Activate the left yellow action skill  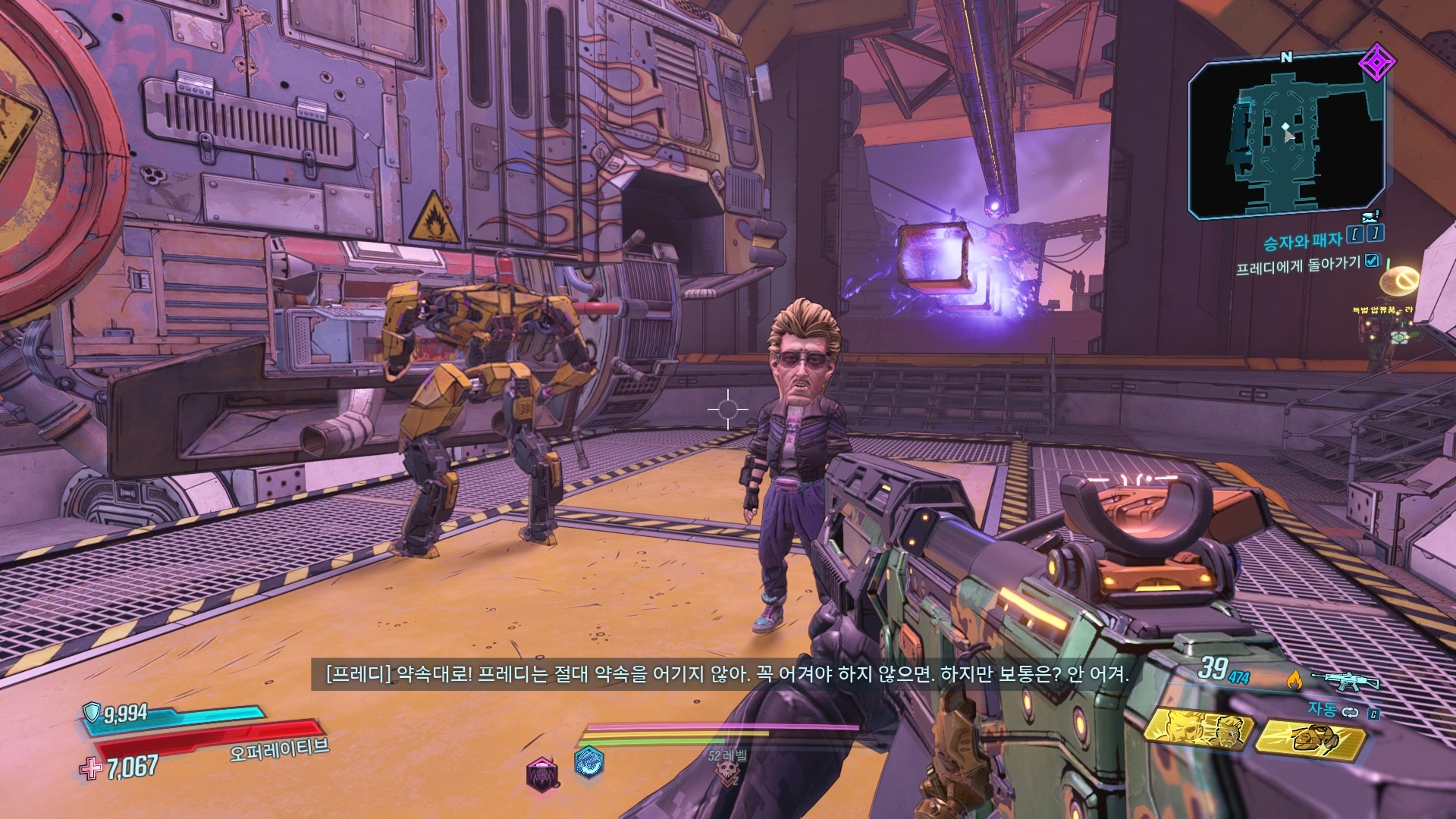(1197, 730)
